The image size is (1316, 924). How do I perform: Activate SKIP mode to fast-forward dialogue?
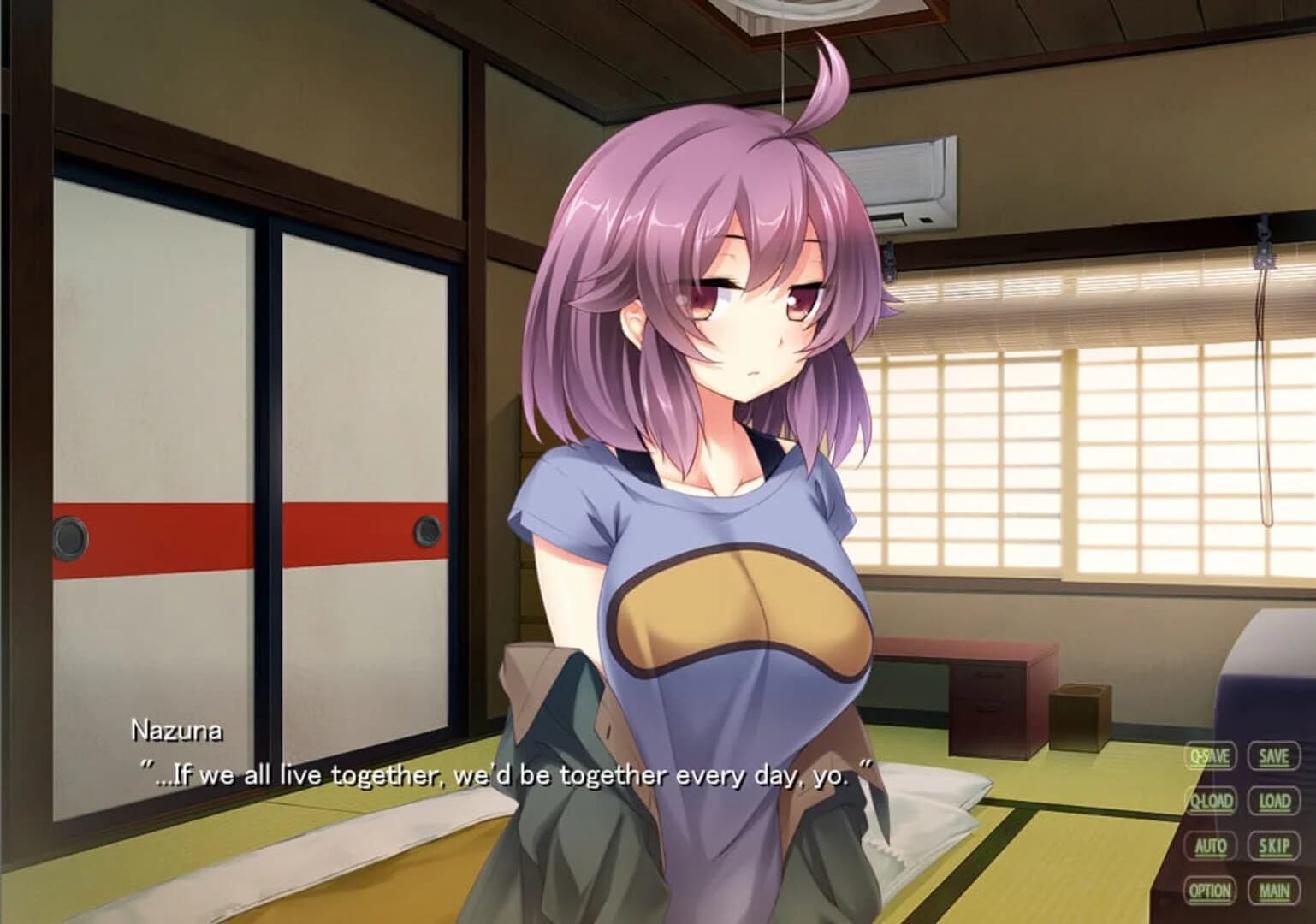[1272, 844]
